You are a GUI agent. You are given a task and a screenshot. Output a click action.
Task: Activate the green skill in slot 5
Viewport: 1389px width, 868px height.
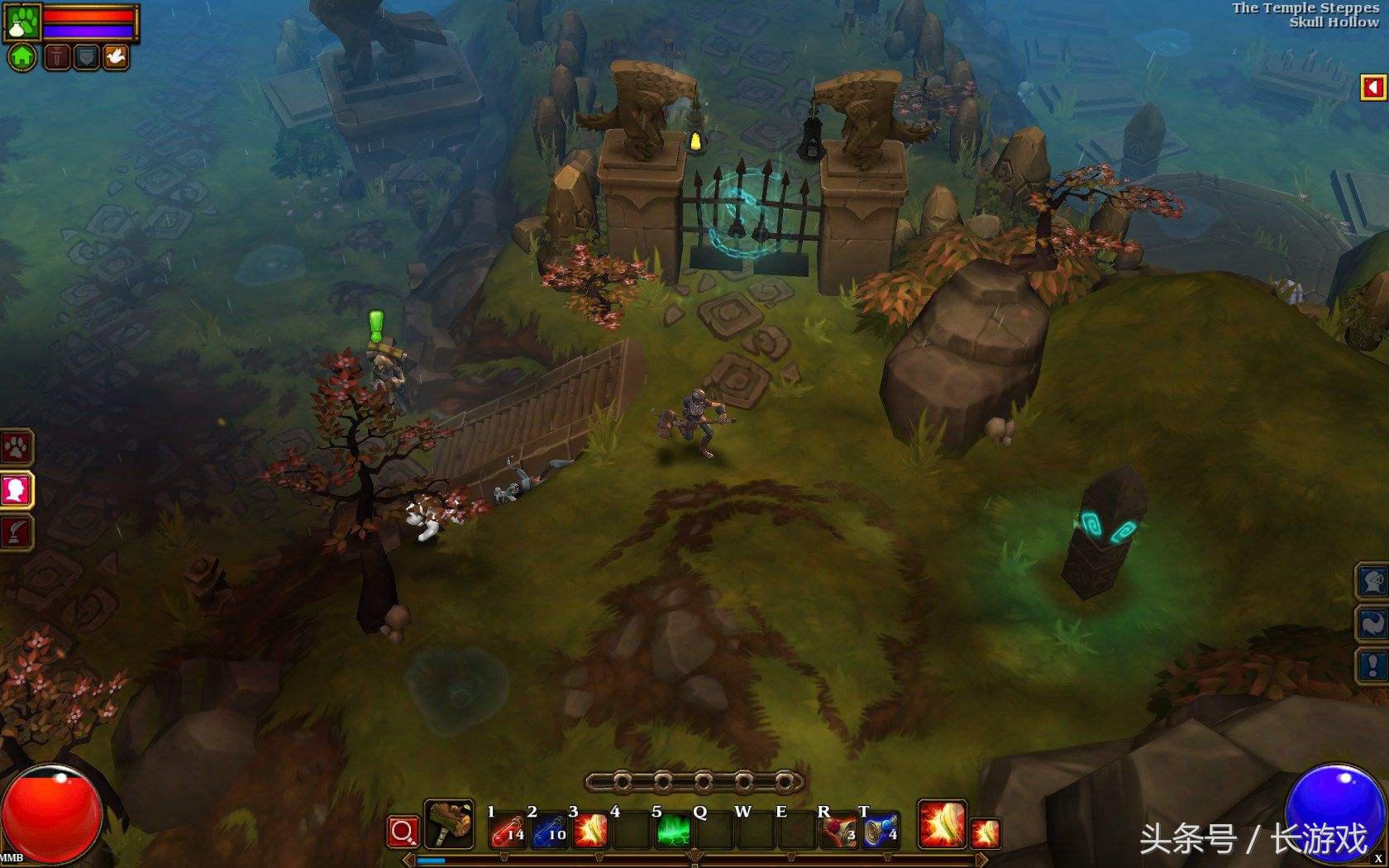tap(674, 830)
